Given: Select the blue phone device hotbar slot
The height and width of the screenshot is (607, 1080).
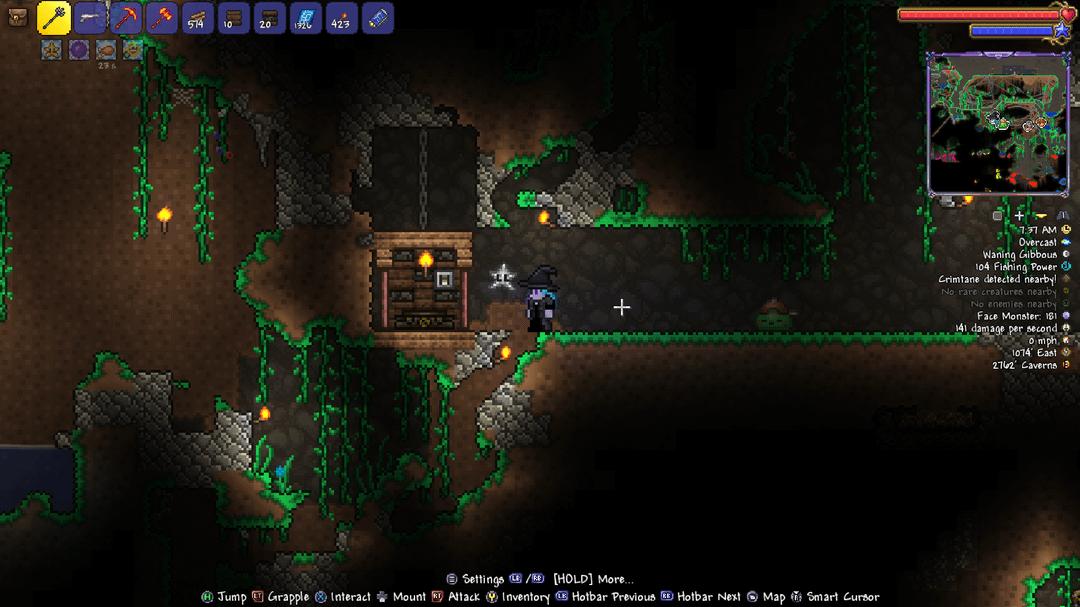Looking at the screenshot, I should (x=378, y=18).
